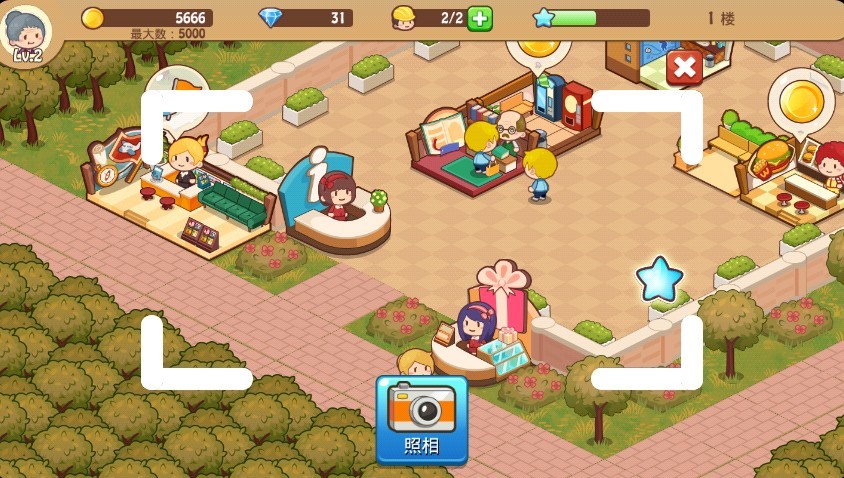Add more workers with the green plus
The image size is (844, 478).
point(480,18)
